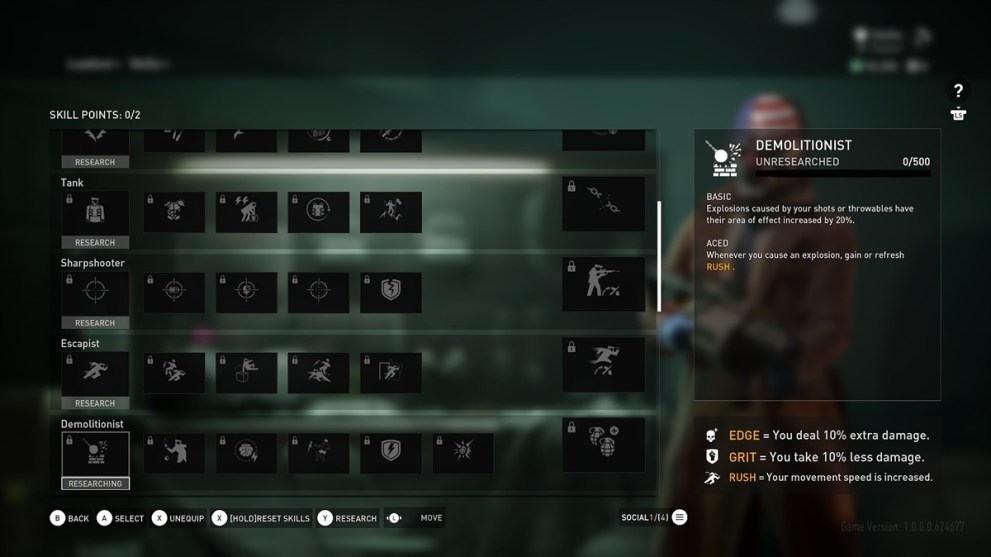The width and height of the screenshot is (991, 557).
Task: Select the Tank armor vest skill
Action: (95, 212)
